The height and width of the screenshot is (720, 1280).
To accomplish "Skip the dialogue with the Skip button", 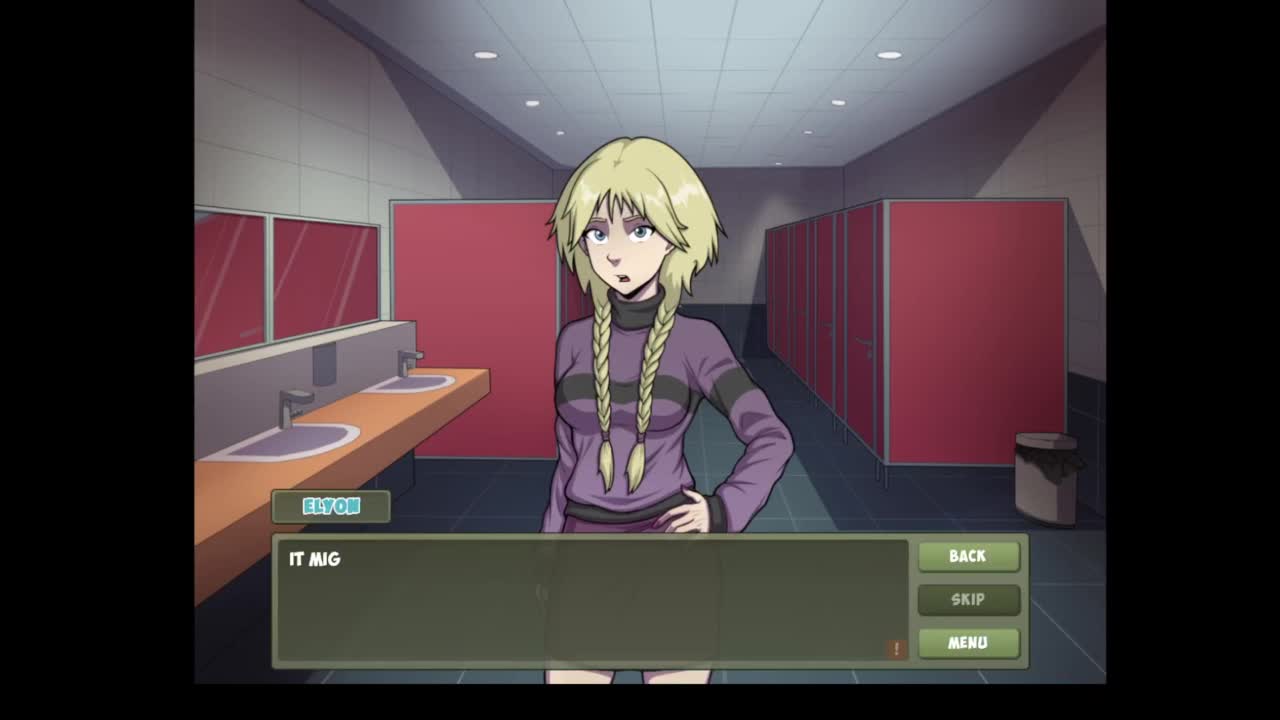I will click(968, 599).
